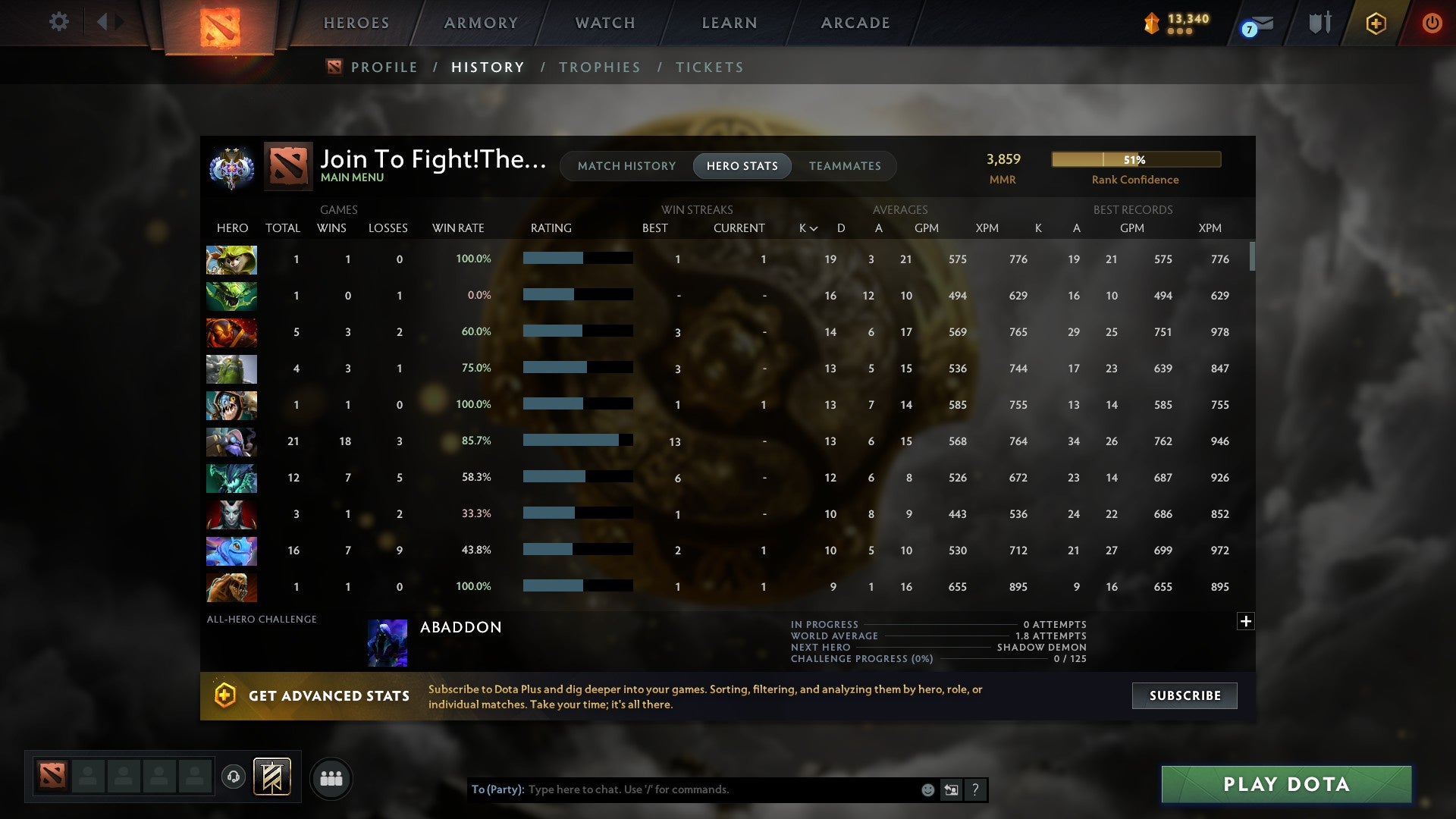Open Dota Plus with the hexagon plus icon
Screen dimensions: 1456x819
click(x=1376, y=23)
